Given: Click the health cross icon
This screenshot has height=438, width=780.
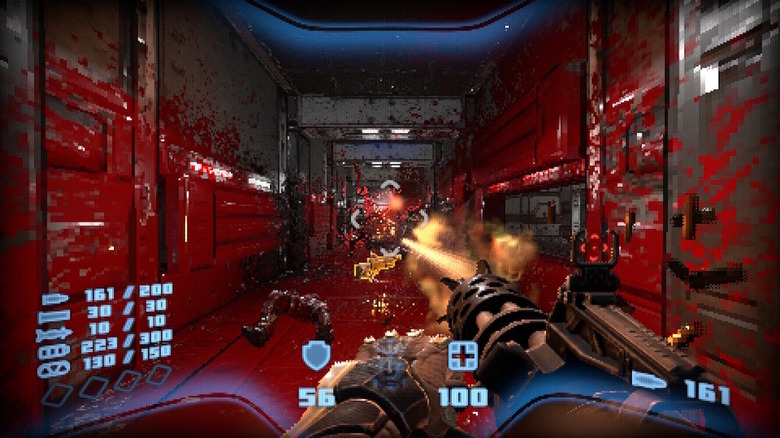Looking at the screenshot, I should (462, 355).
